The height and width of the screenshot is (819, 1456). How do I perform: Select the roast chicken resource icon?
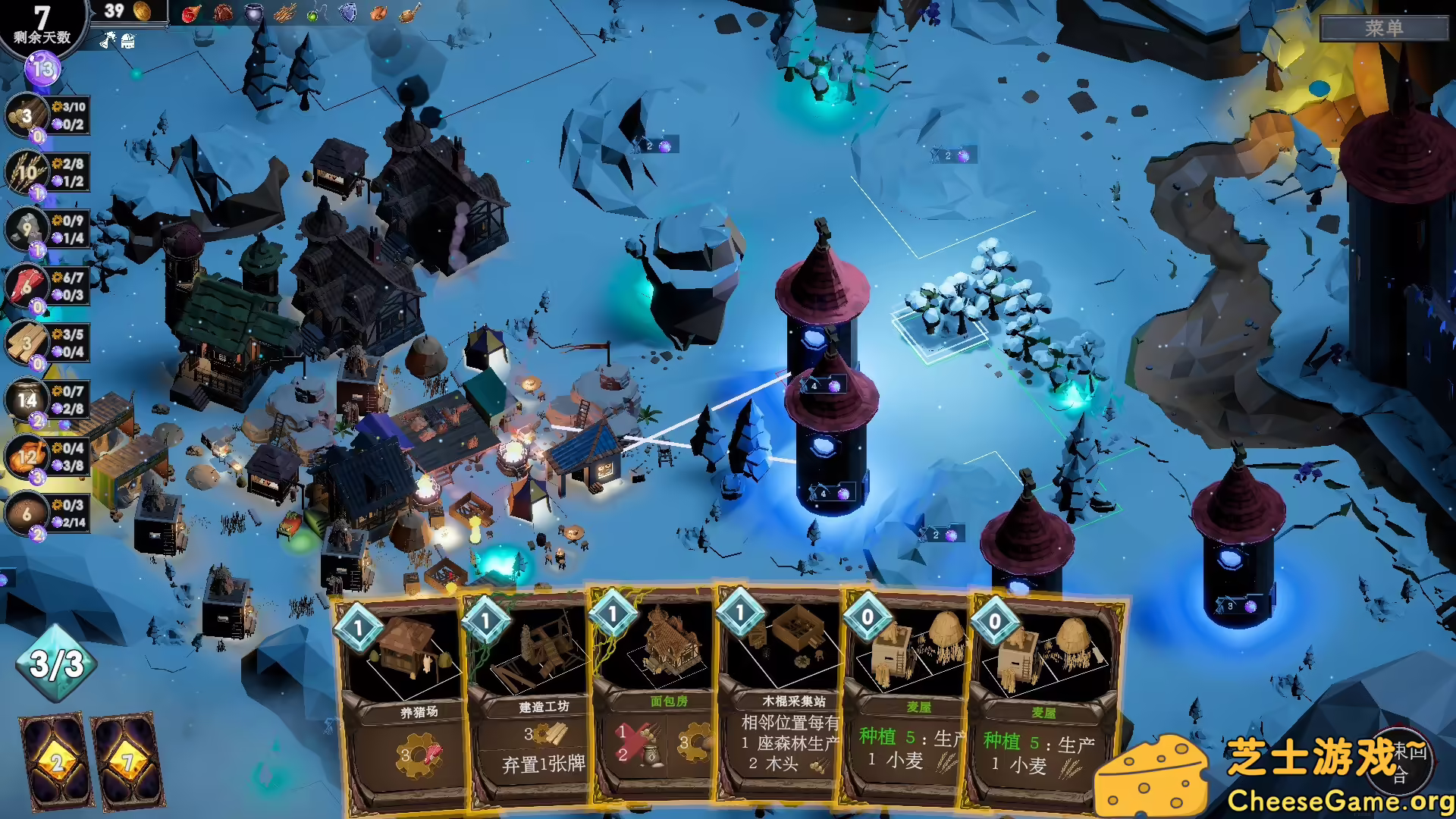27,457
